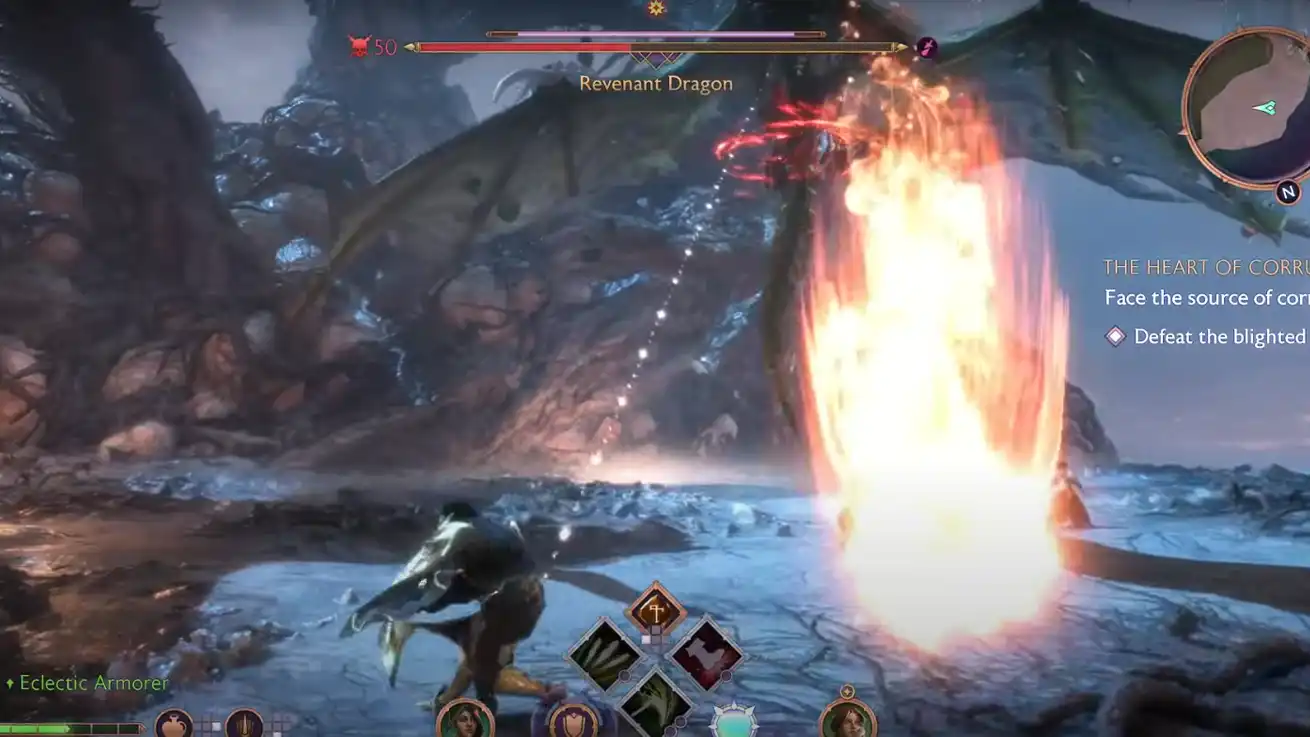Trigger the teal spiked orb ability
Screen dimensions: 1310x737
[733, 722]
